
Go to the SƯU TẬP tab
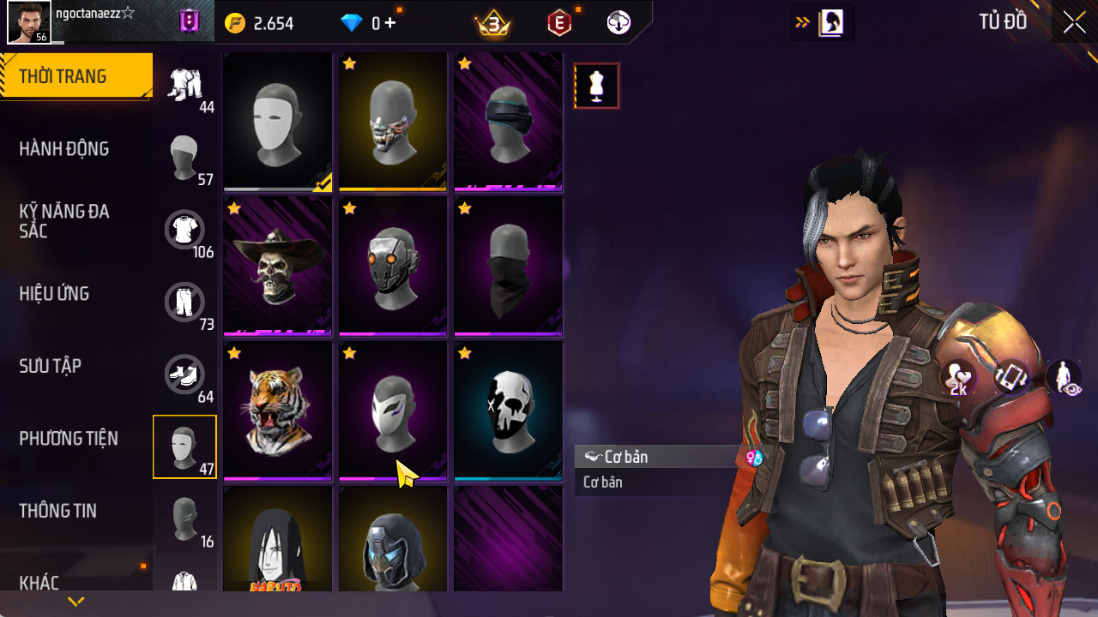click(50, 366)
